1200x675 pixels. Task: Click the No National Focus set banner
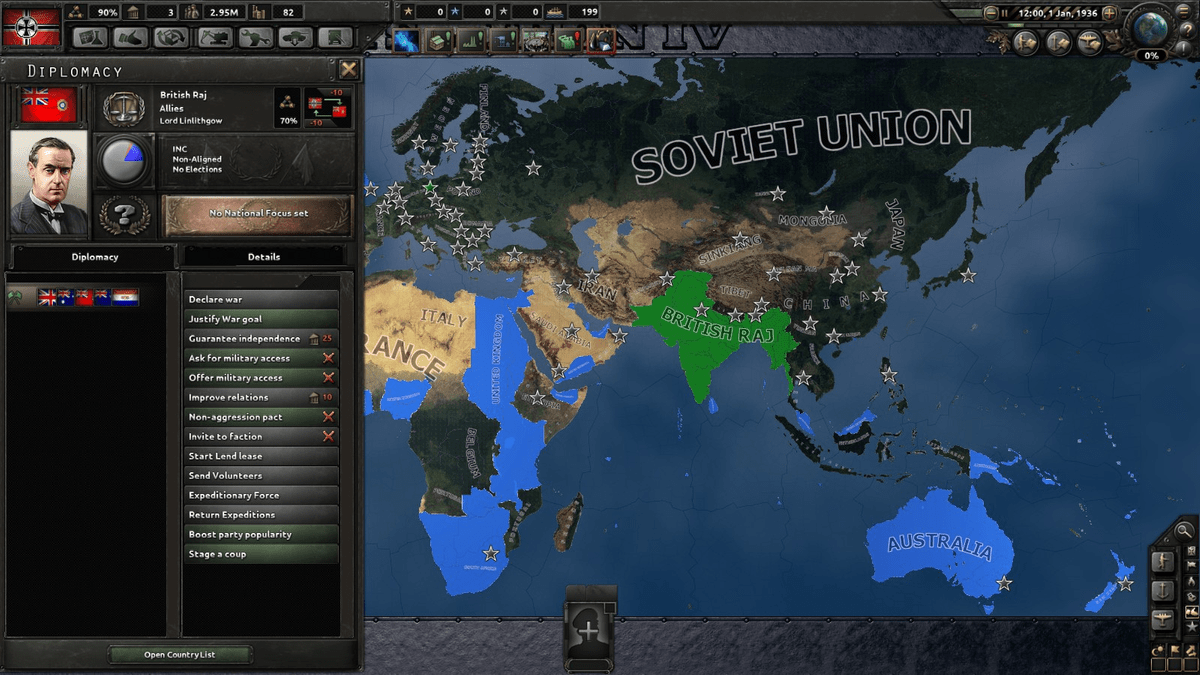[258, 213]
